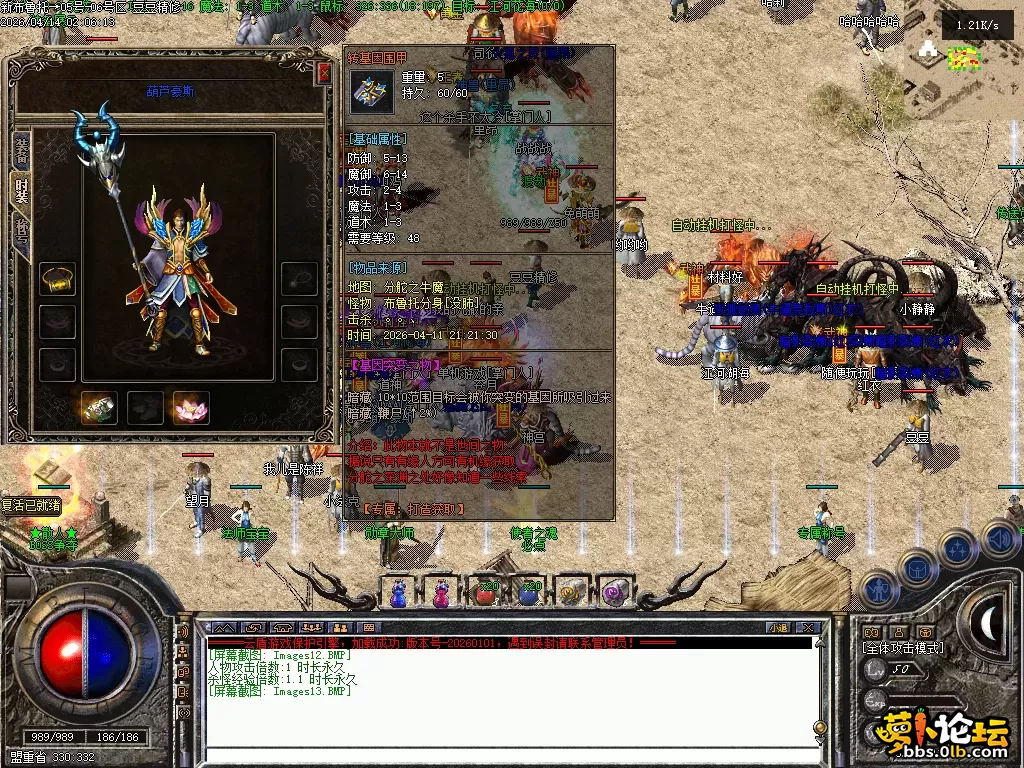Viewport: 1024px width, 768px height.
Task: Select the green jade item slot
Action: point(99,407)
